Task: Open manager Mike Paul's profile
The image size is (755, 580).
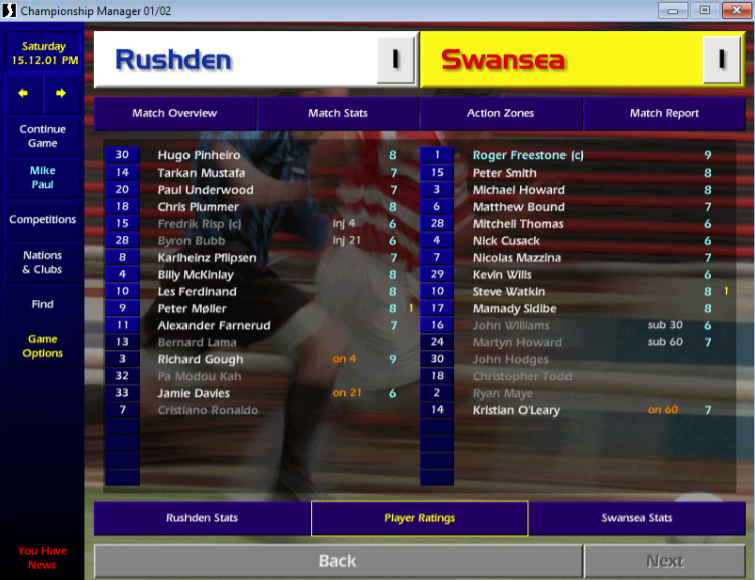Action: tap(43, 178)
